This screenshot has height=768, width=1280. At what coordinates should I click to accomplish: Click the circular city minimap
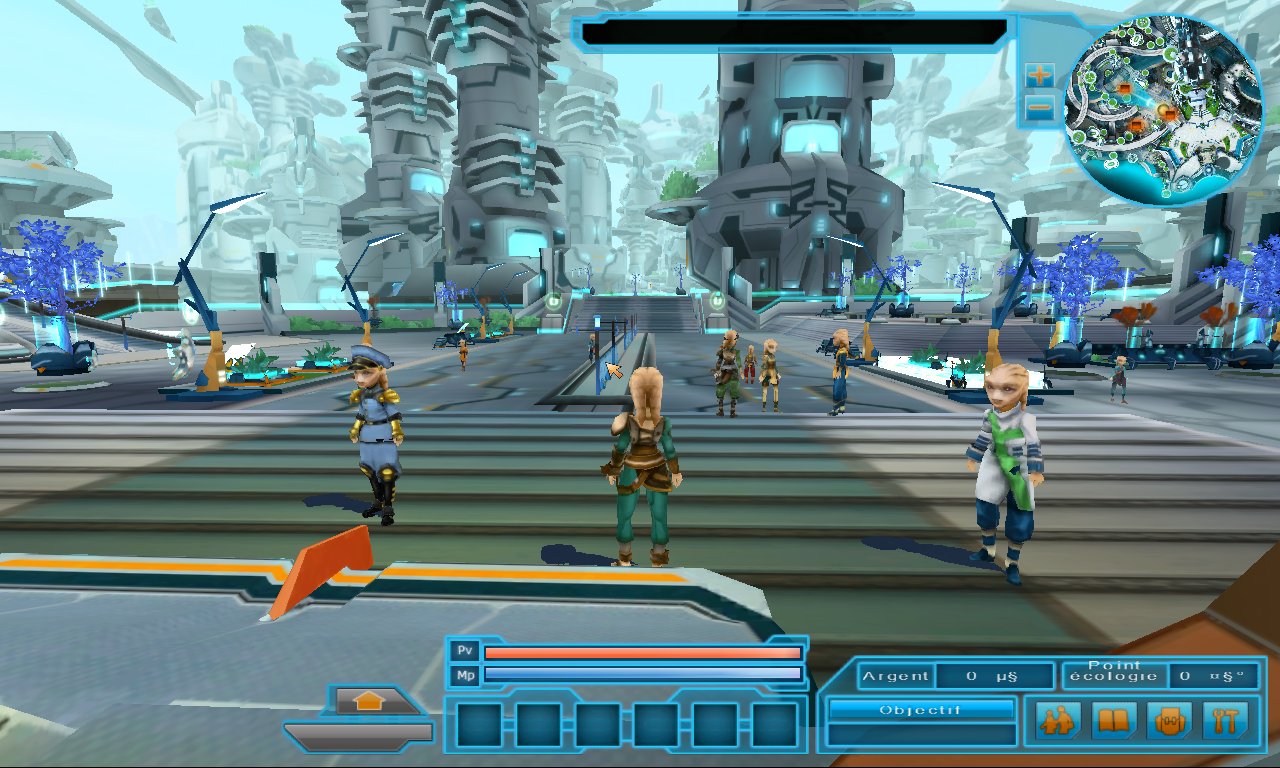[x=1162, y=110]
